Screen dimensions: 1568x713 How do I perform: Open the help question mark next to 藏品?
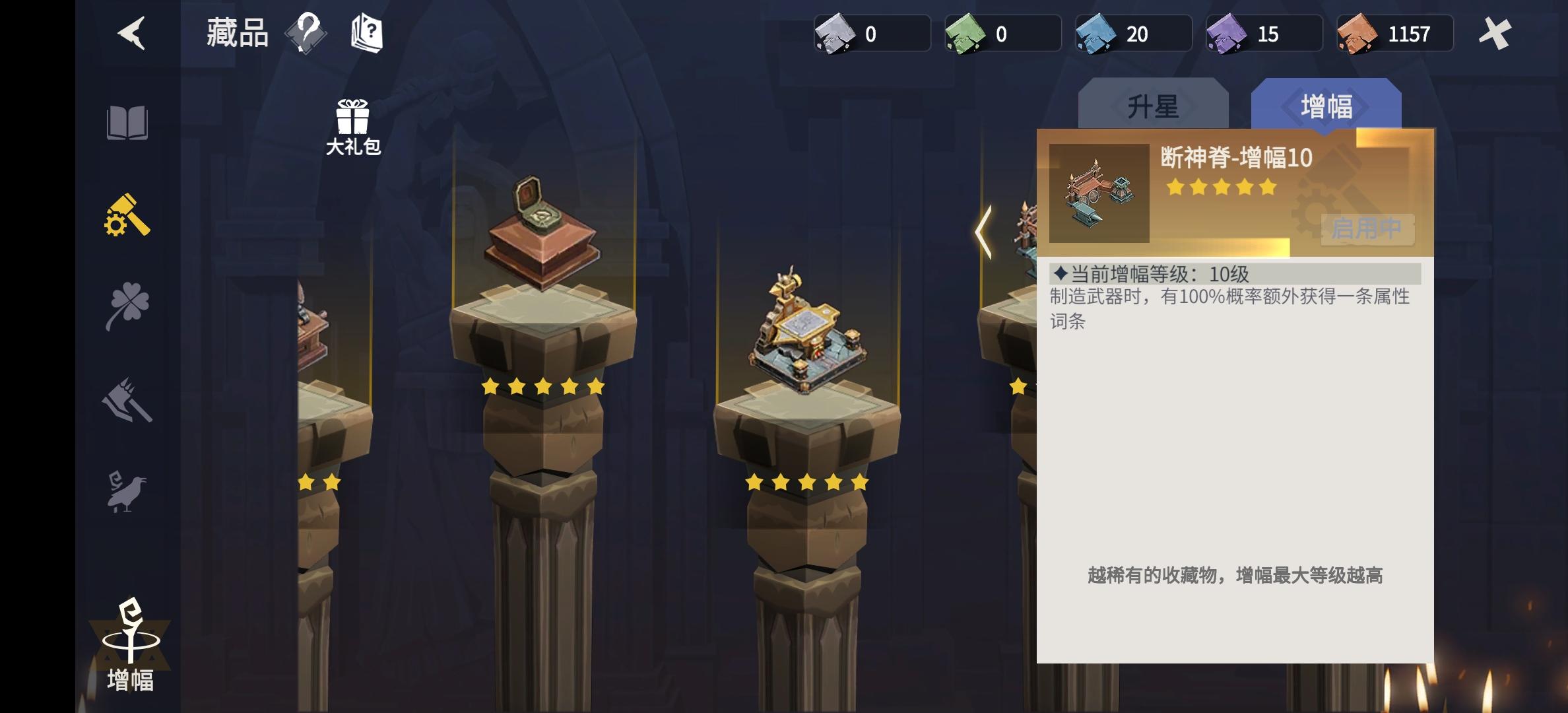(x=307, y=33)
